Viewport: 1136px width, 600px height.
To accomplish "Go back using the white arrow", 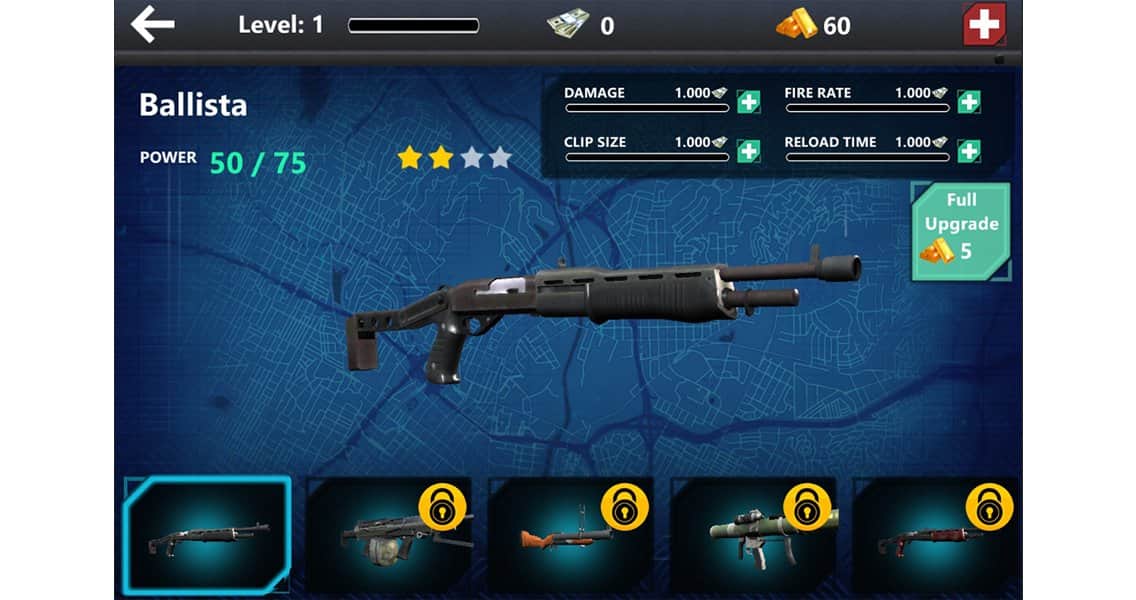I will (153, 24).
